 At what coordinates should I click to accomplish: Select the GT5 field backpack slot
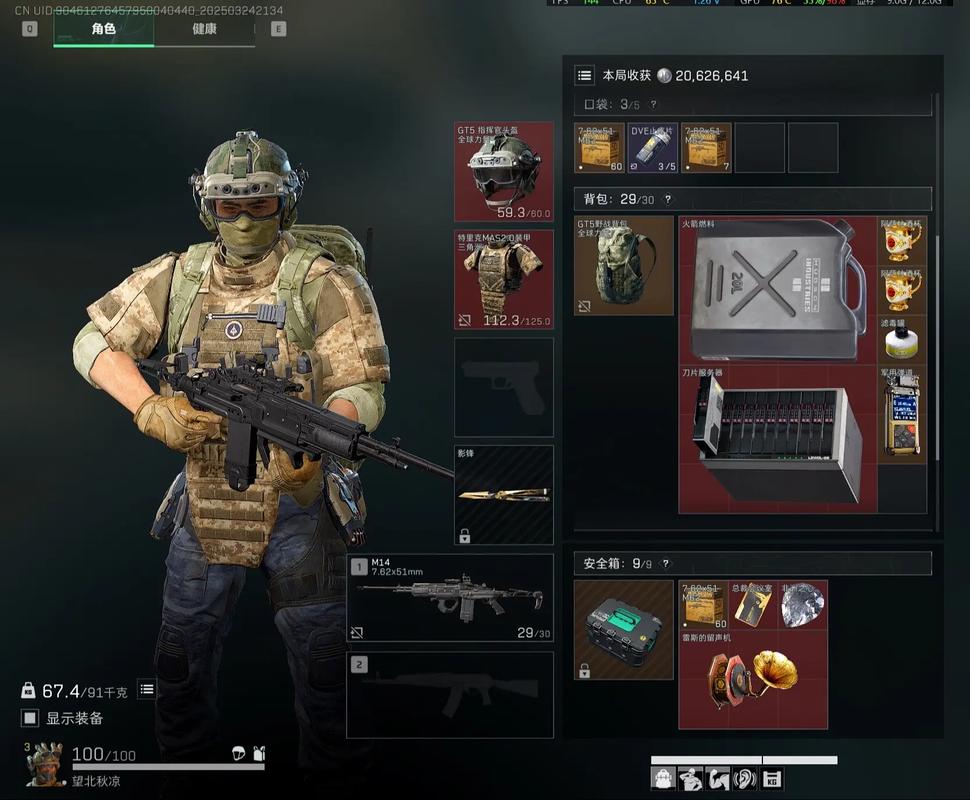[x=624, y=266]
